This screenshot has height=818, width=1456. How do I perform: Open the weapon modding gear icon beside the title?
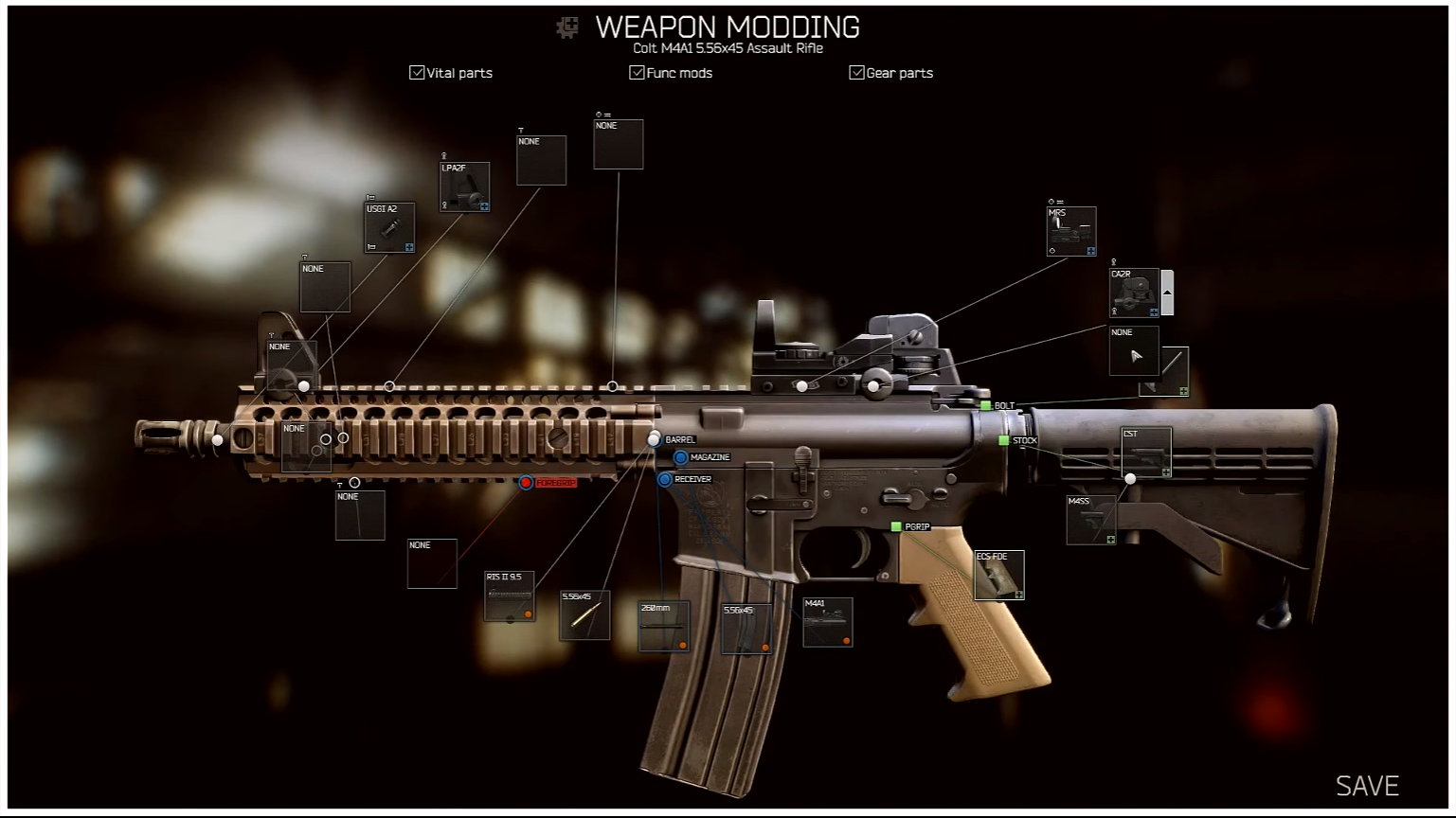tap(566, 28)
